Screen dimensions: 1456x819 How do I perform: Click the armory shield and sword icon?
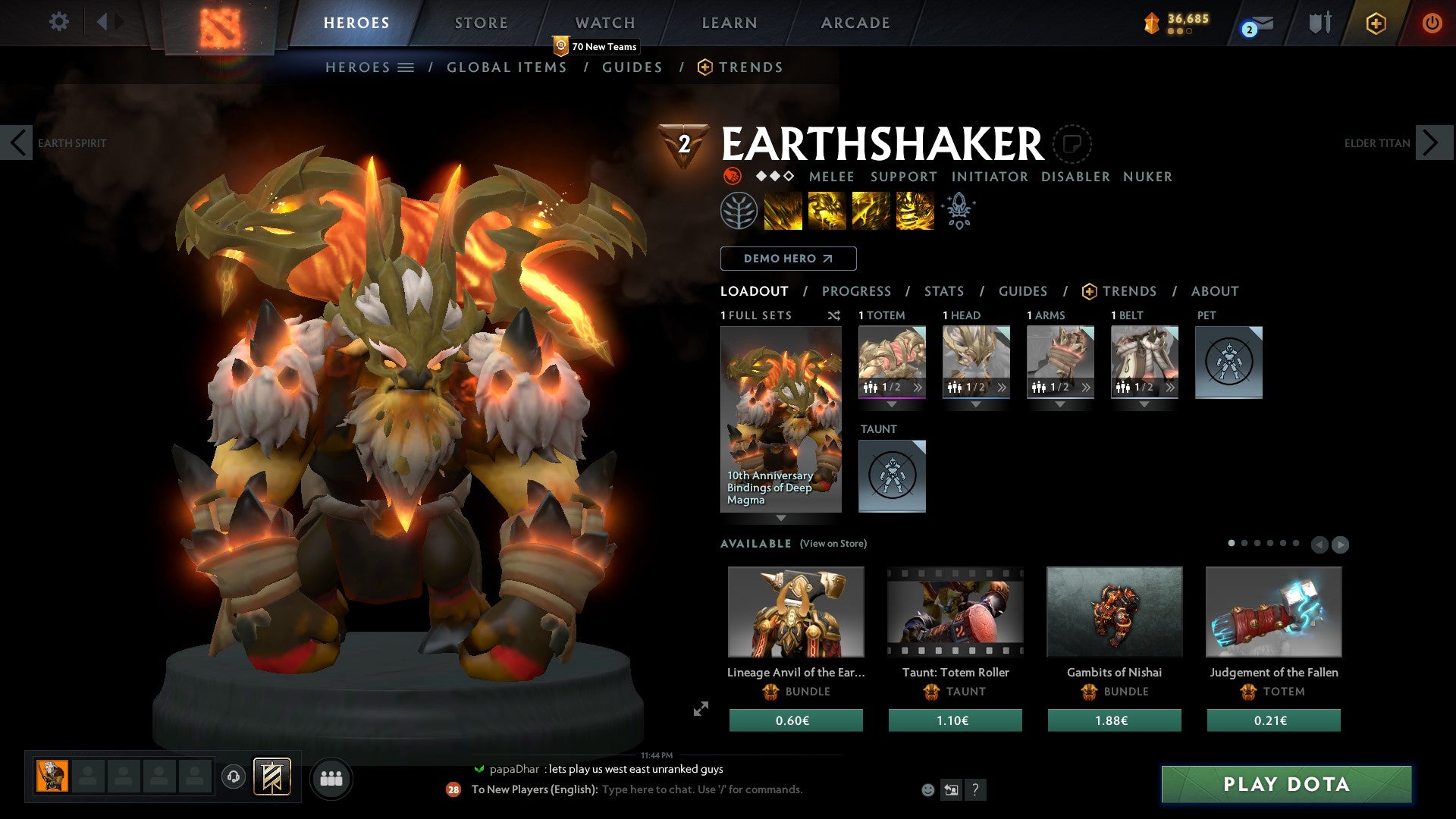click(1319, 23)
